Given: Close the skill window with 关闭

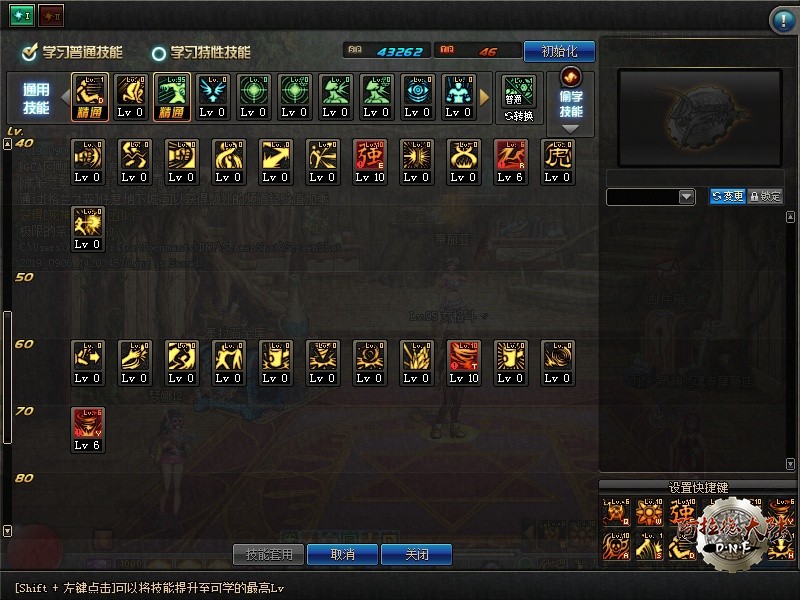Looking at the screenshot, I should pyautogui.click(x=416, y=554).
